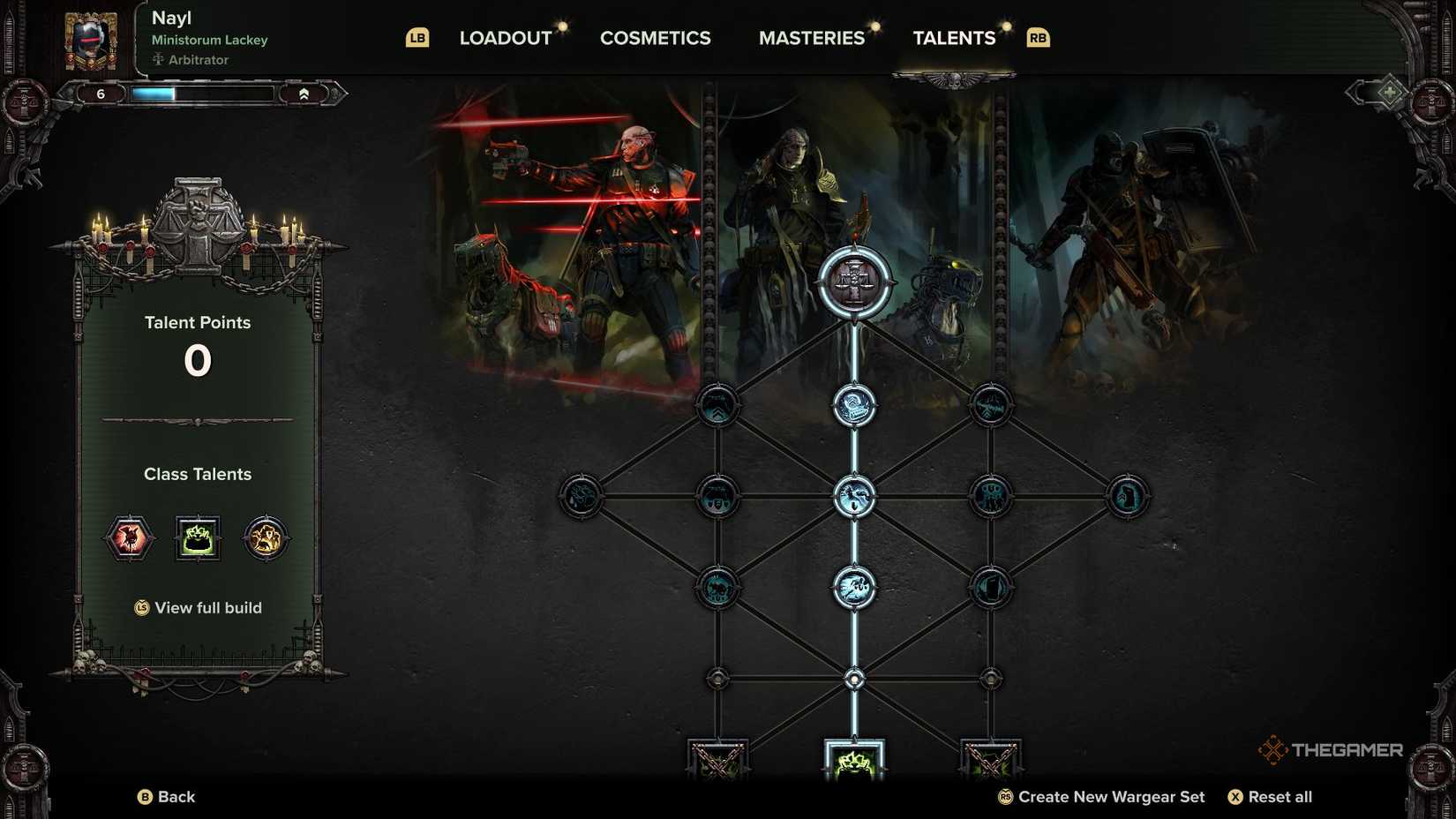This screenshot has width=1456, height=819.
Task: Open the COSMETICS tab
Action: [655, 37]
